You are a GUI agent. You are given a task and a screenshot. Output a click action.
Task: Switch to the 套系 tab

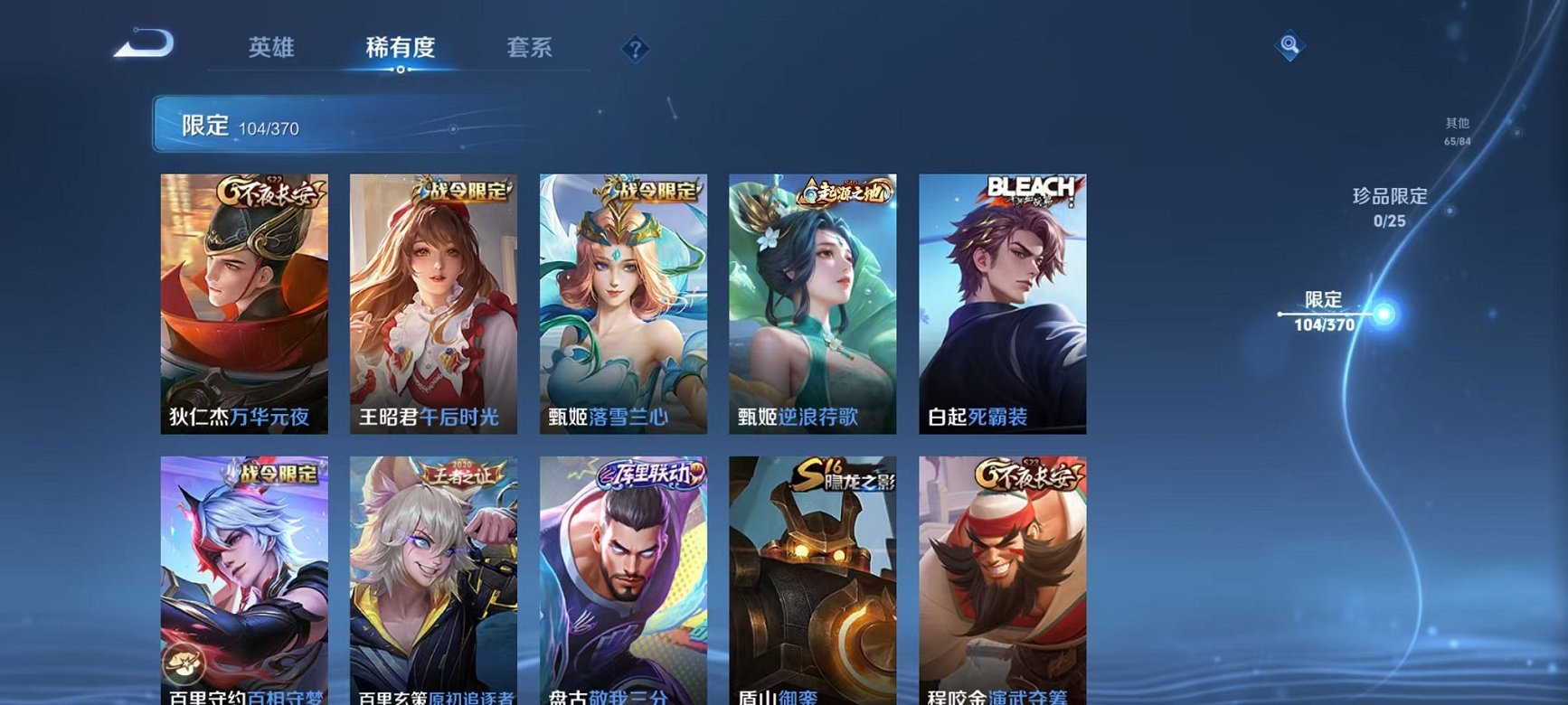(532, 49)
